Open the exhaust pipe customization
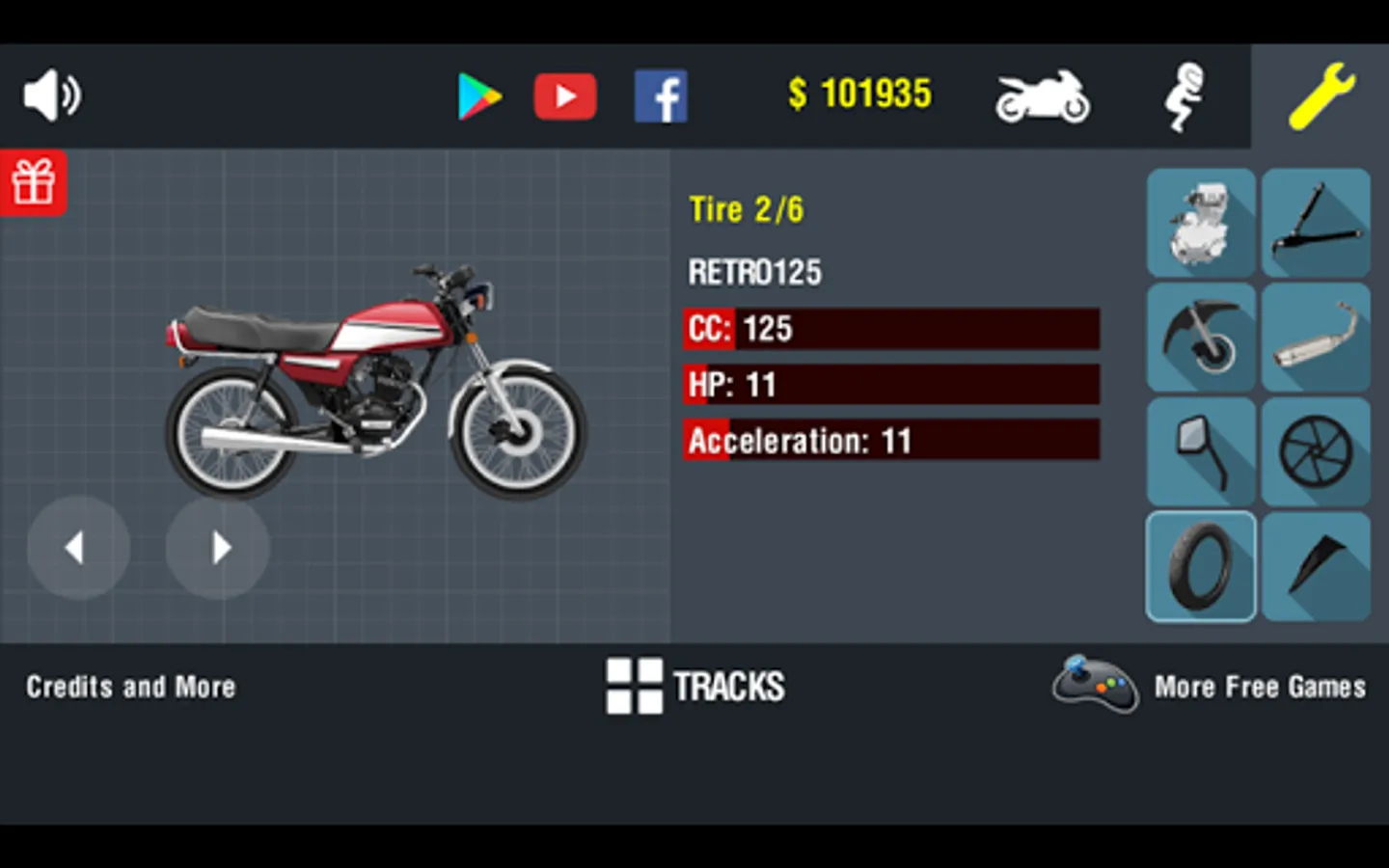The image size is (1389, 868). [1316, 338]
